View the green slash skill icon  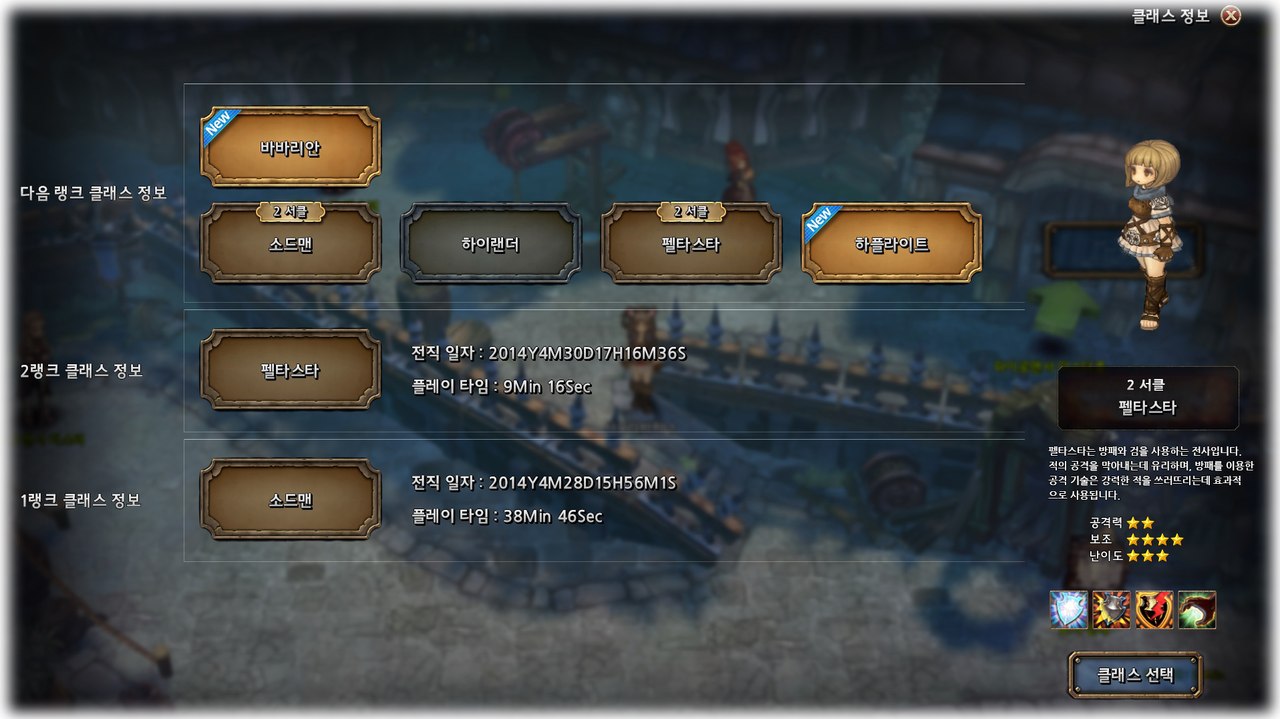(x=1197, y=610)
